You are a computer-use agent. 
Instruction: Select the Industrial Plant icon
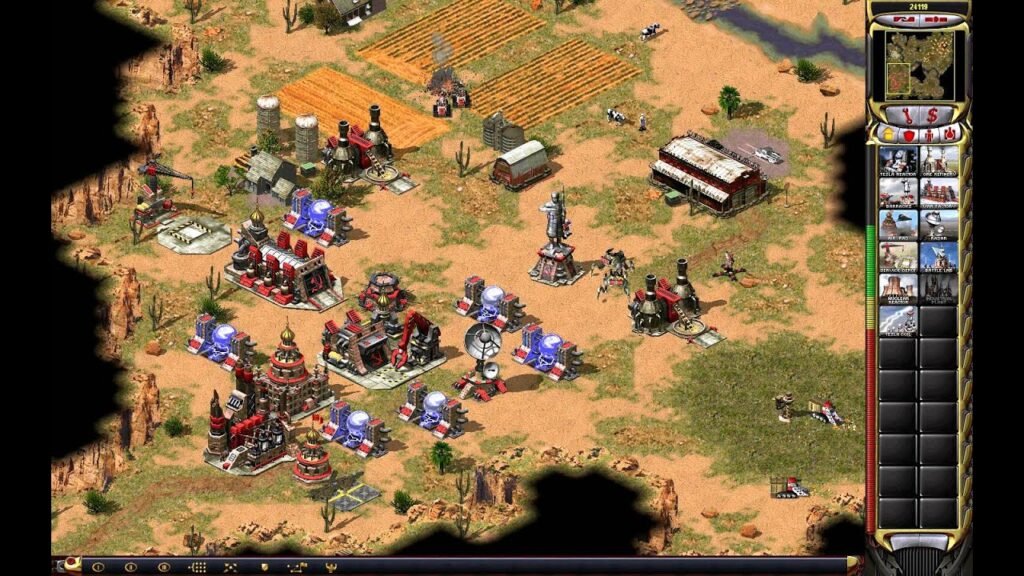point(939,288)
